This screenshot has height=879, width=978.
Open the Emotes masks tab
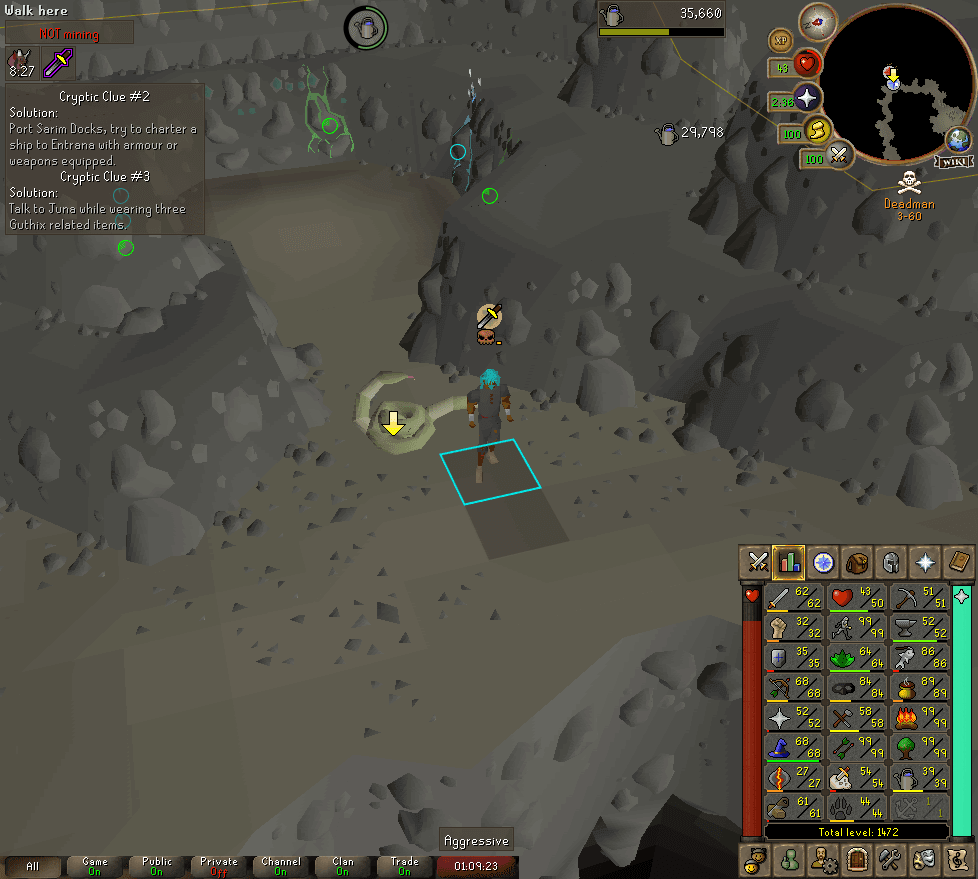922,858
